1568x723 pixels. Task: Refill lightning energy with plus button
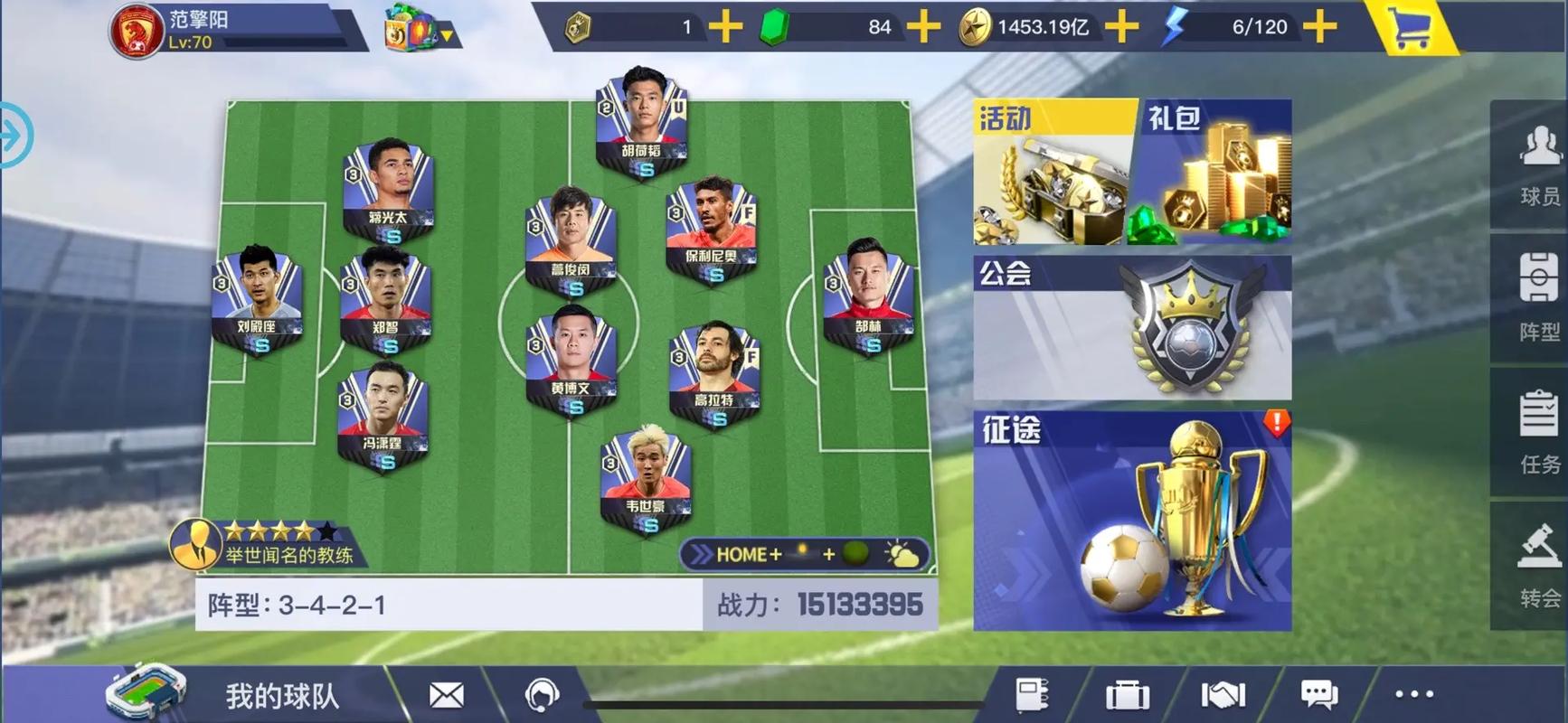tap(1319, 27)
